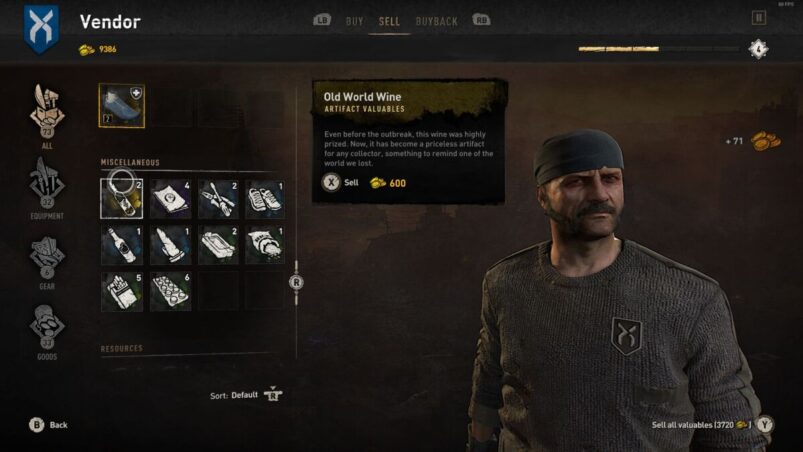
Task: Go to the BUYBACK tab
Action: click(x=437, y=21)
